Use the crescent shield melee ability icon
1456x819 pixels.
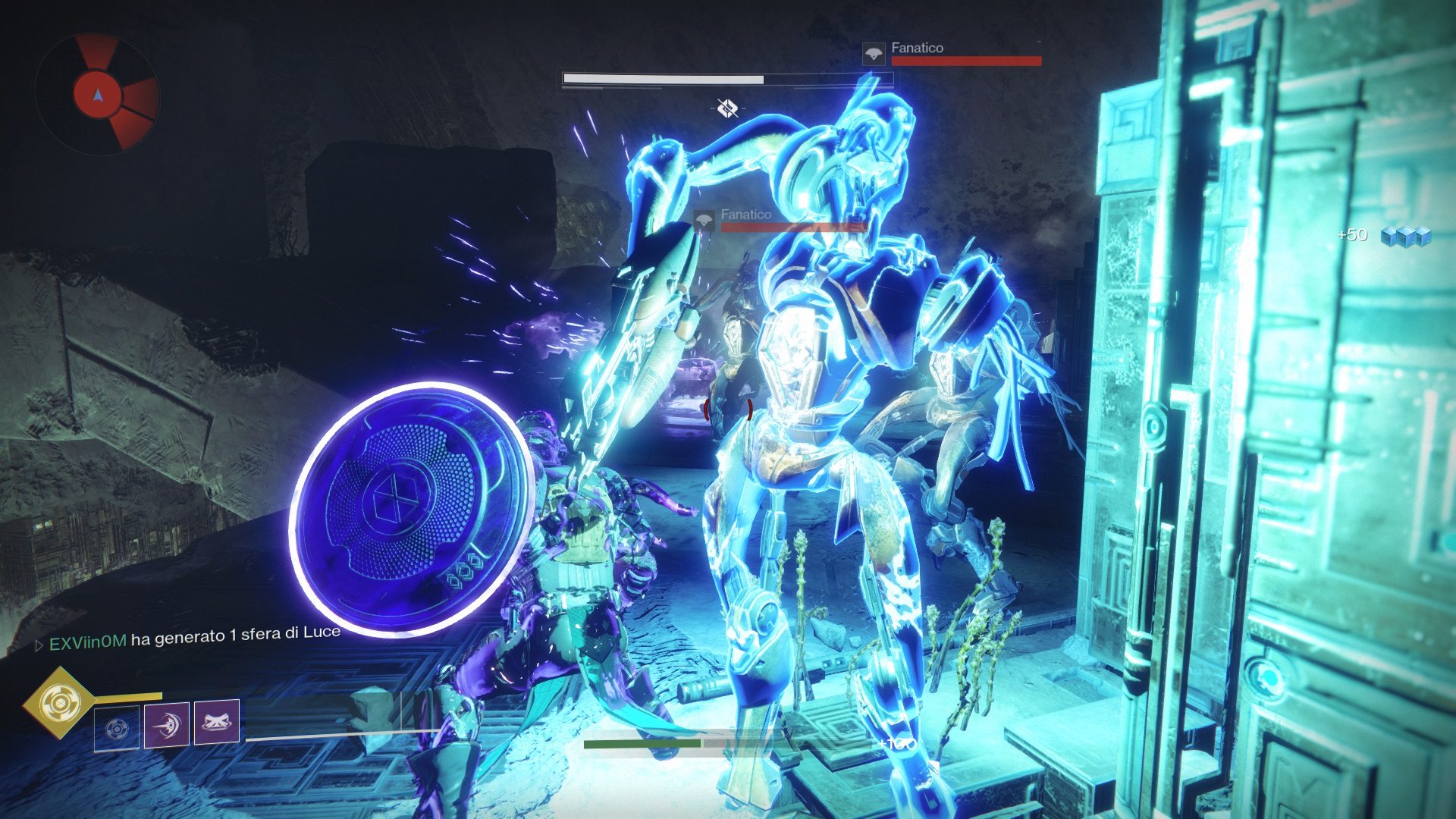pos(167,724)
